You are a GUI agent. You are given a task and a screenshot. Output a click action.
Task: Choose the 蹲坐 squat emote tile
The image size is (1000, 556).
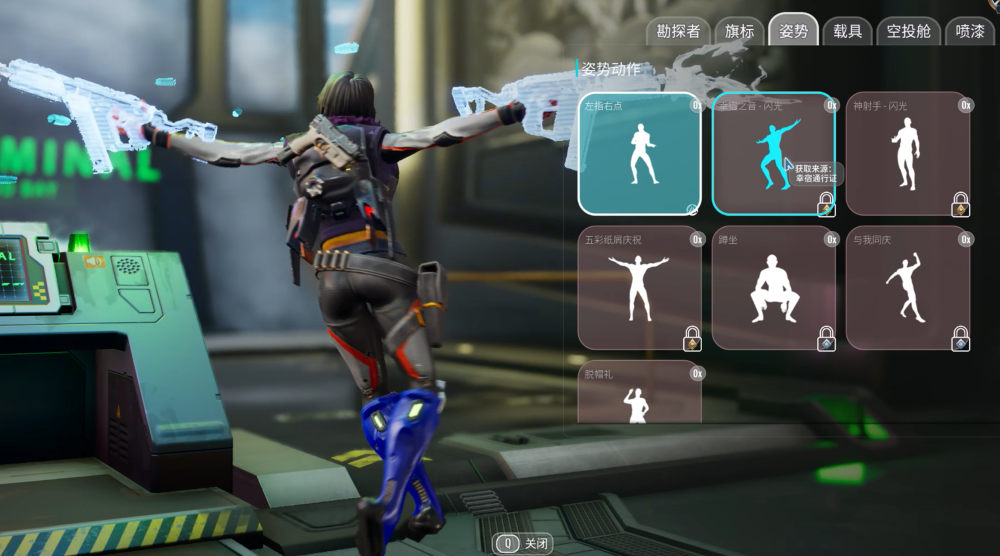pyautogui.click(x=773, y=288)
